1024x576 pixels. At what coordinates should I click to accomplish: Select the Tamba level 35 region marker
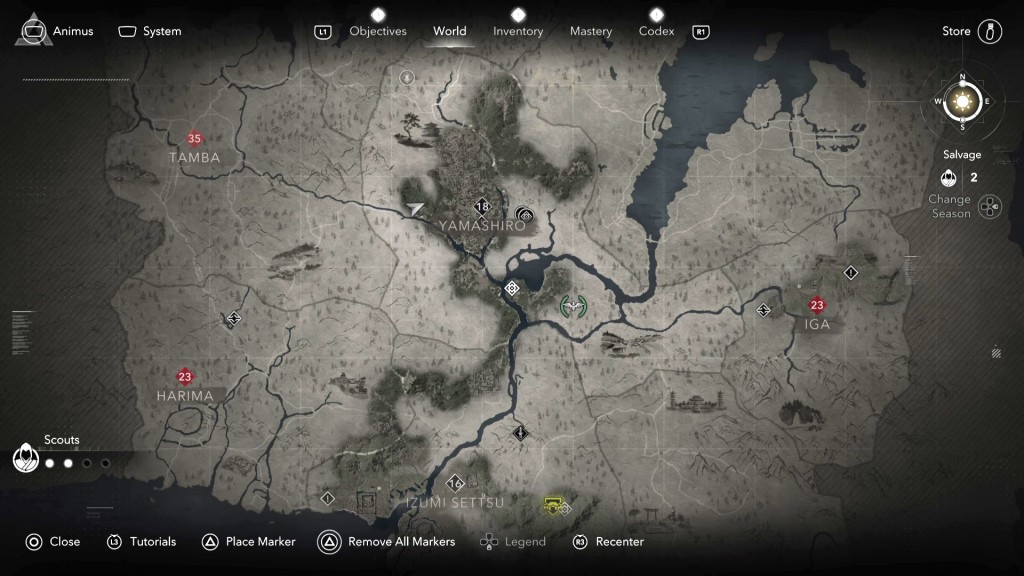[194, 139]
